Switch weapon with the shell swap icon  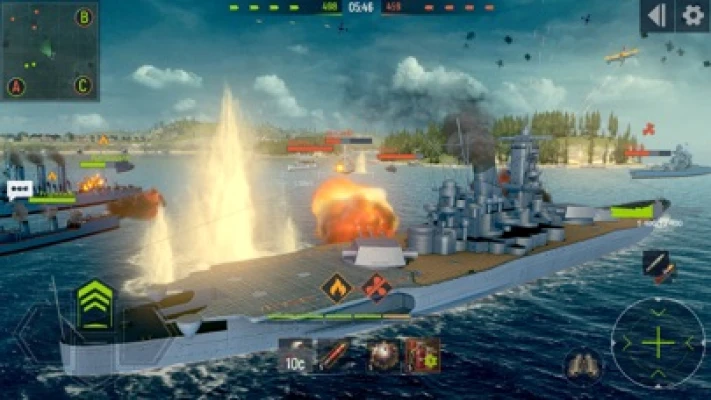[x=659, y=266]
